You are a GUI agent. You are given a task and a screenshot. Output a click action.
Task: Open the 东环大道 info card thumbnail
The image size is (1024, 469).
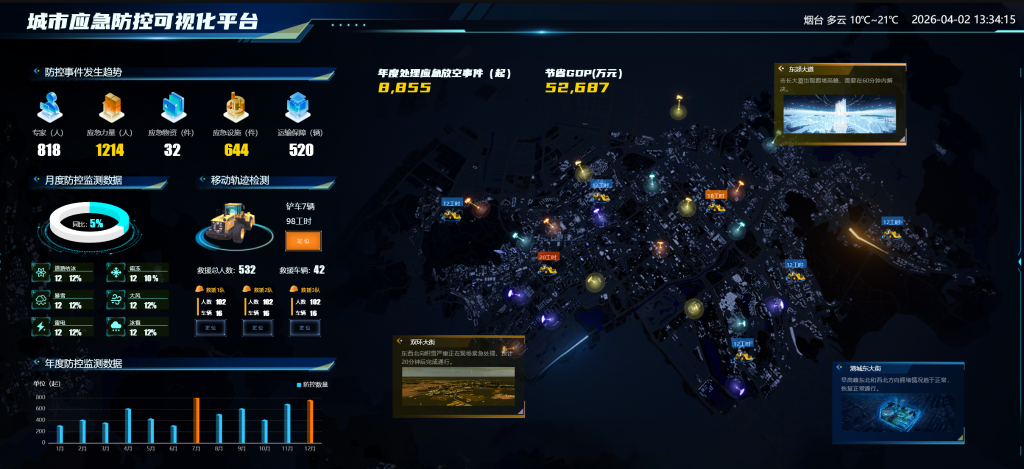[x=839, y=115]
